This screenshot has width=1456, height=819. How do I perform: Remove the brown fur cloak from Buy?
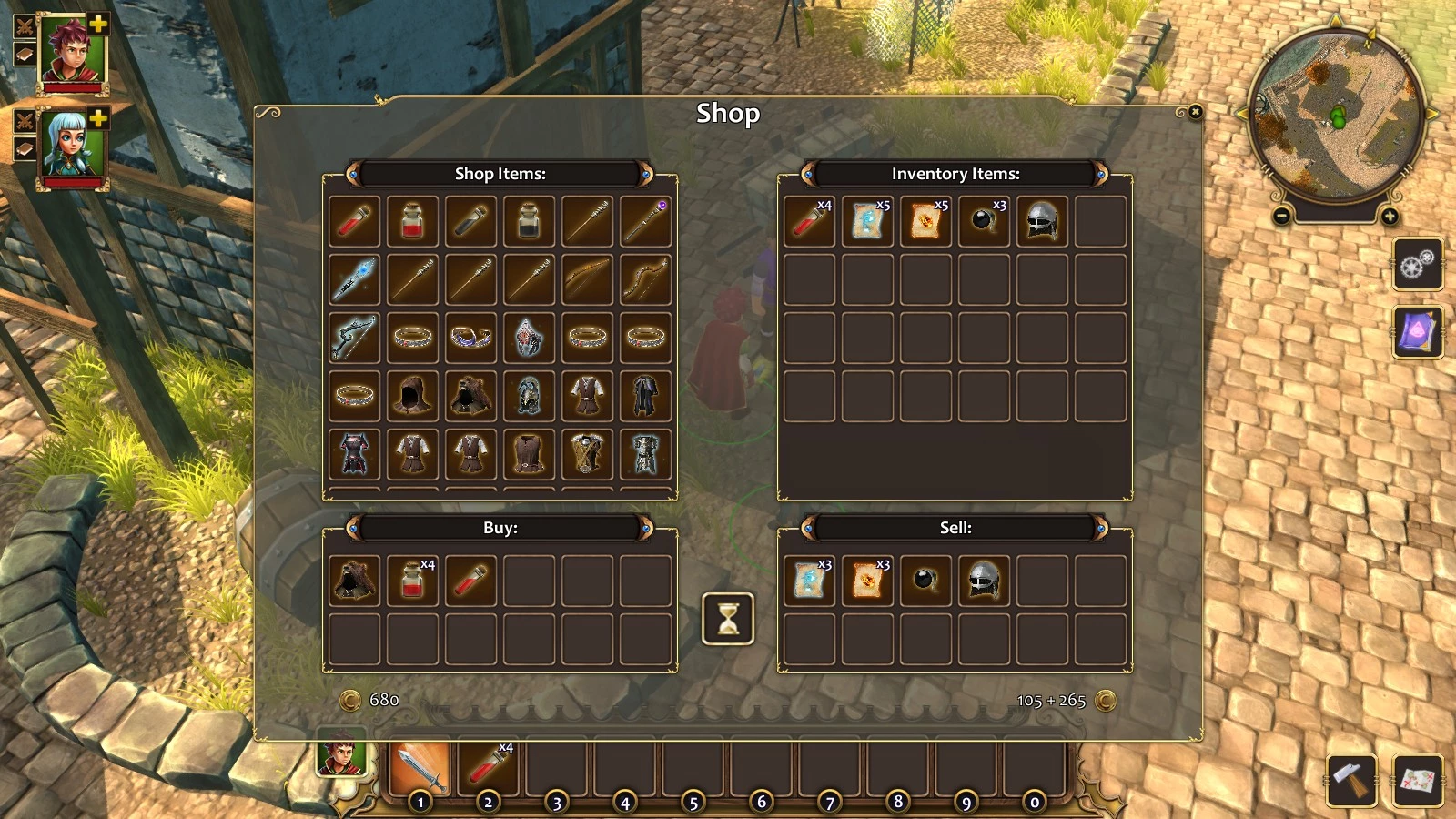pyautogui.click(x=354, y=581)
